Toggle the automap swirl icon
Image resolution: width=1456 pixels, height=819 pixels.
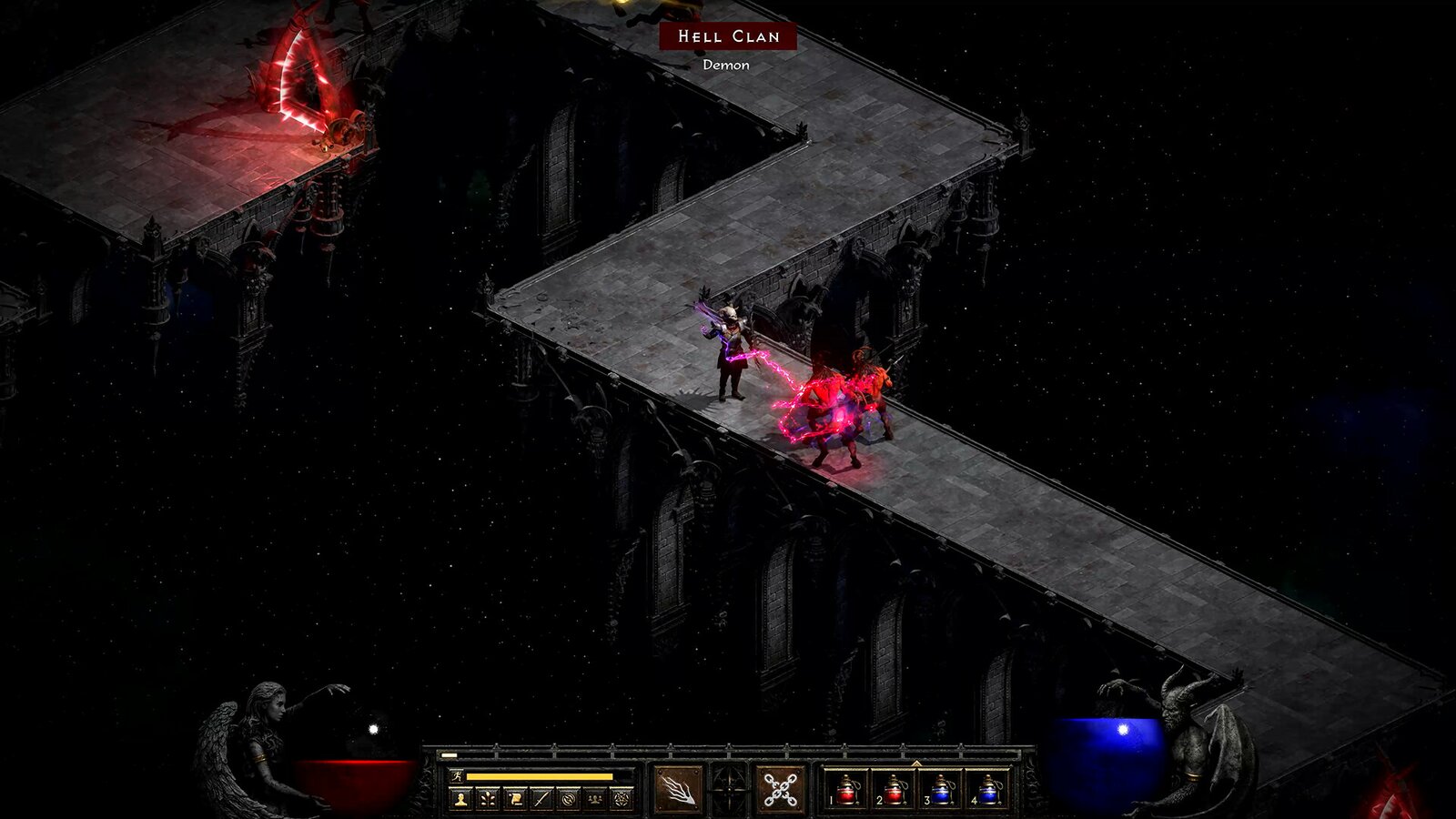click(569, 798)
